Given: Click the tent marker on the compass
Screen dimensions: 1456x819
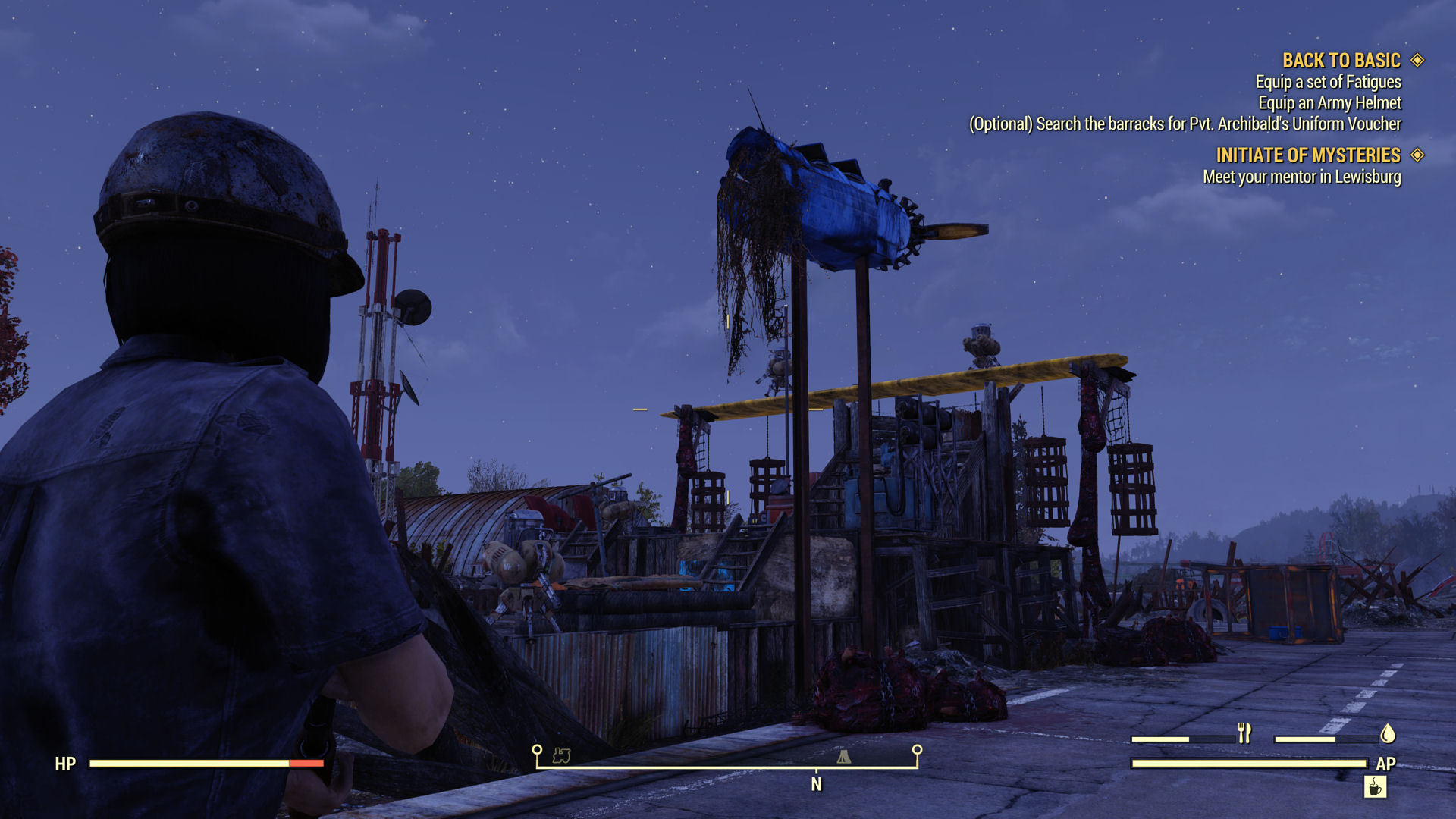Looking at the screenshot, I should (x=843, y=756).
